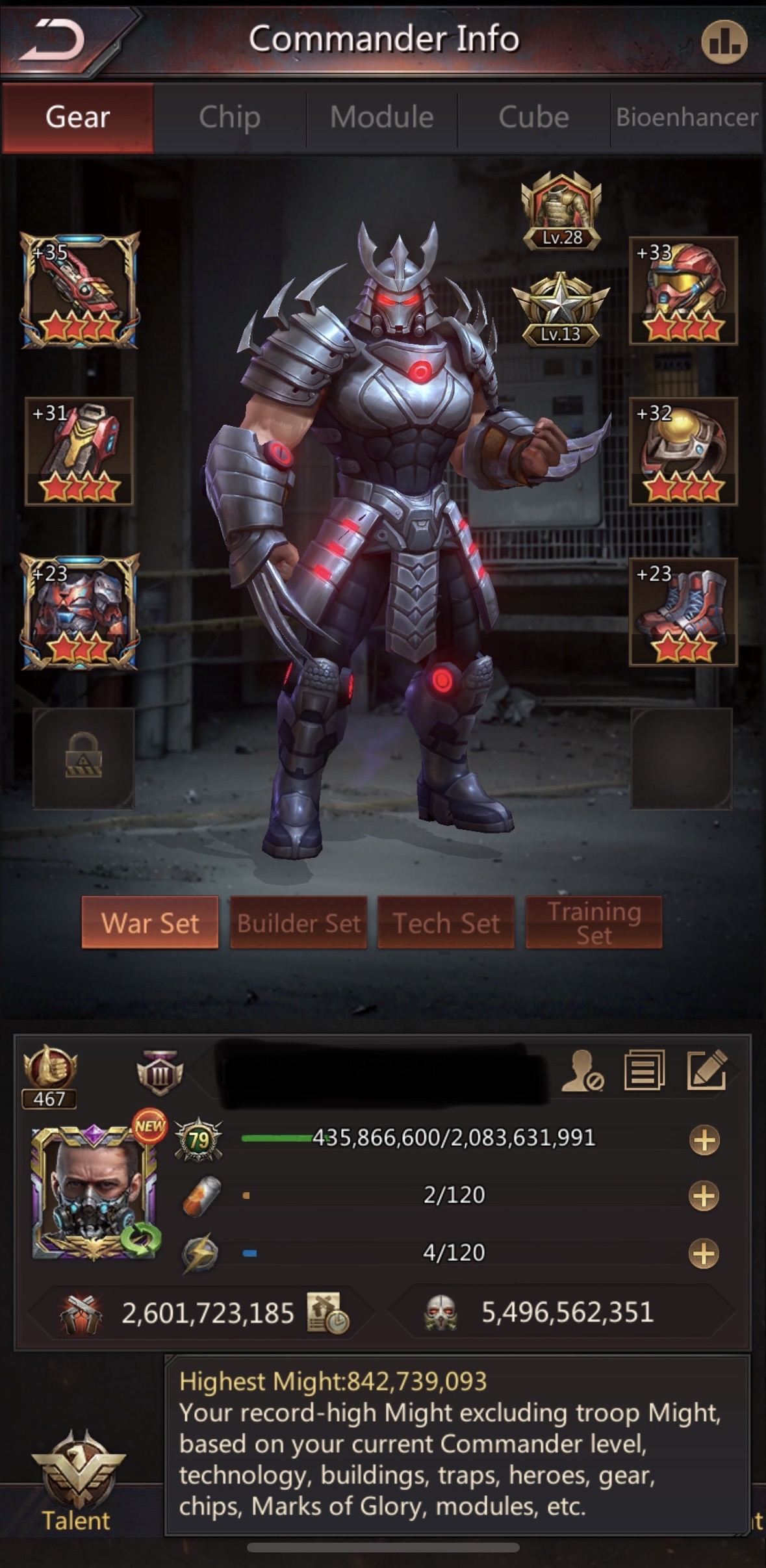
Task: Choose the +23 boots gear slot
Action: [x=683, y=611]
